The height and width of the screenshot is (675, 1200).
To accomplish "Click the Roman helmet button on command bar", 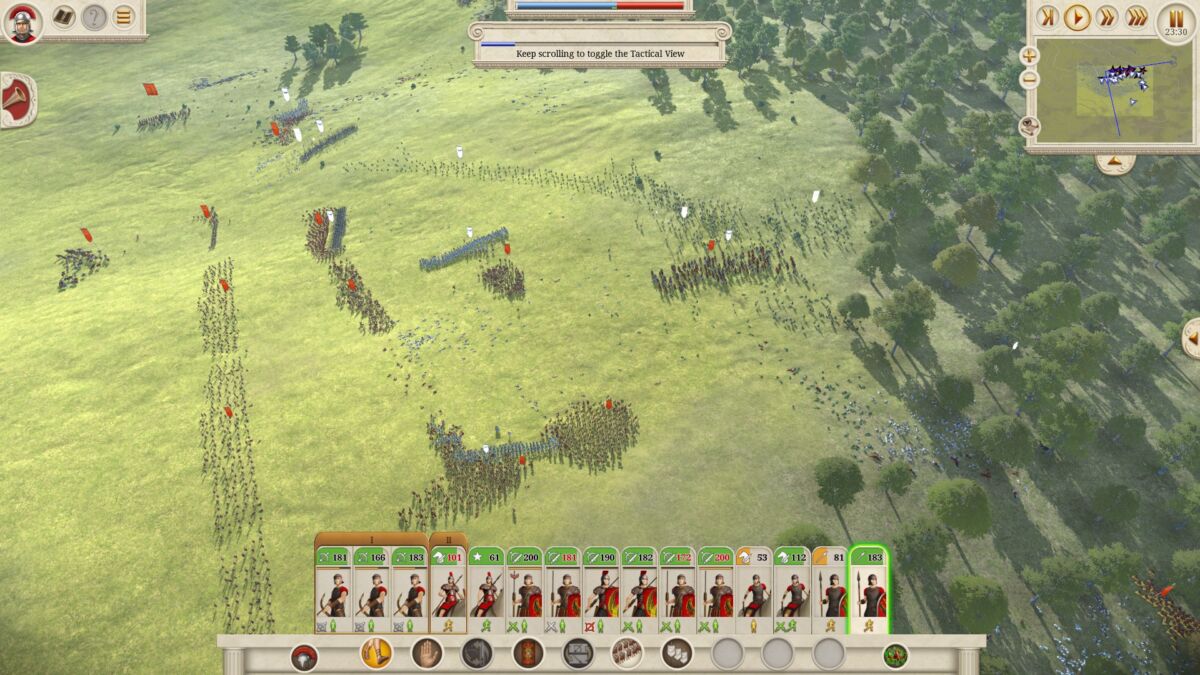I will click(x=304, y=657).
